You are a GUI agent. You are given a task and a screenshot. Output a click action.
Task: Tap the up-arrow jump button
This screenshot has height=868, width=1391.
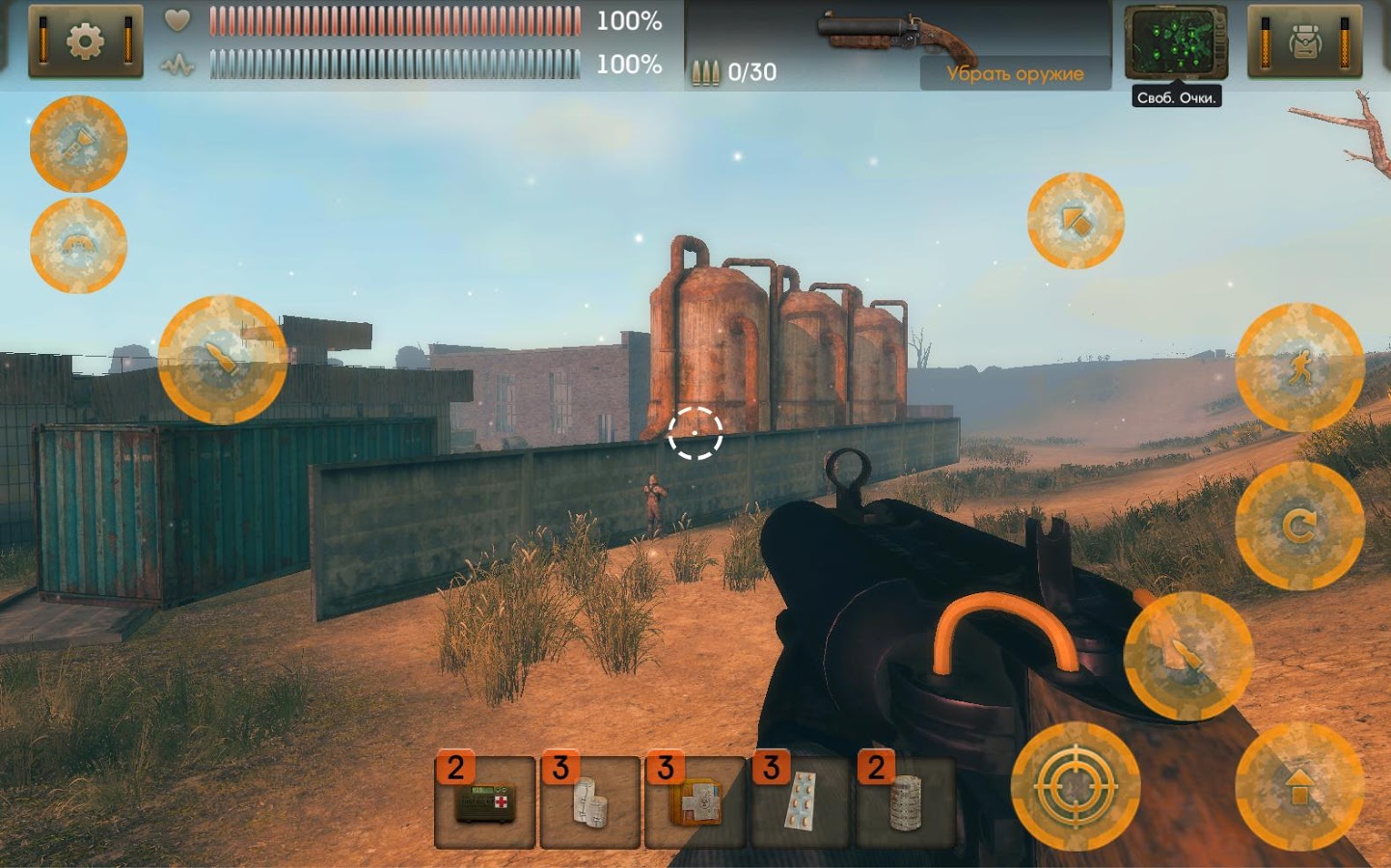tap(1299, 787)
